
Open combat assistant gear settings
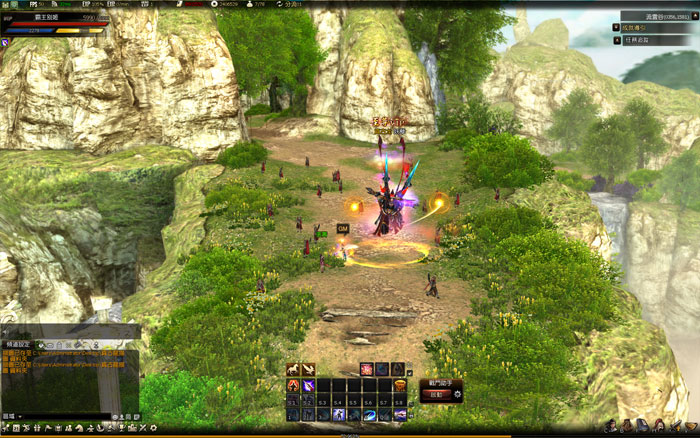click(458, 394)
